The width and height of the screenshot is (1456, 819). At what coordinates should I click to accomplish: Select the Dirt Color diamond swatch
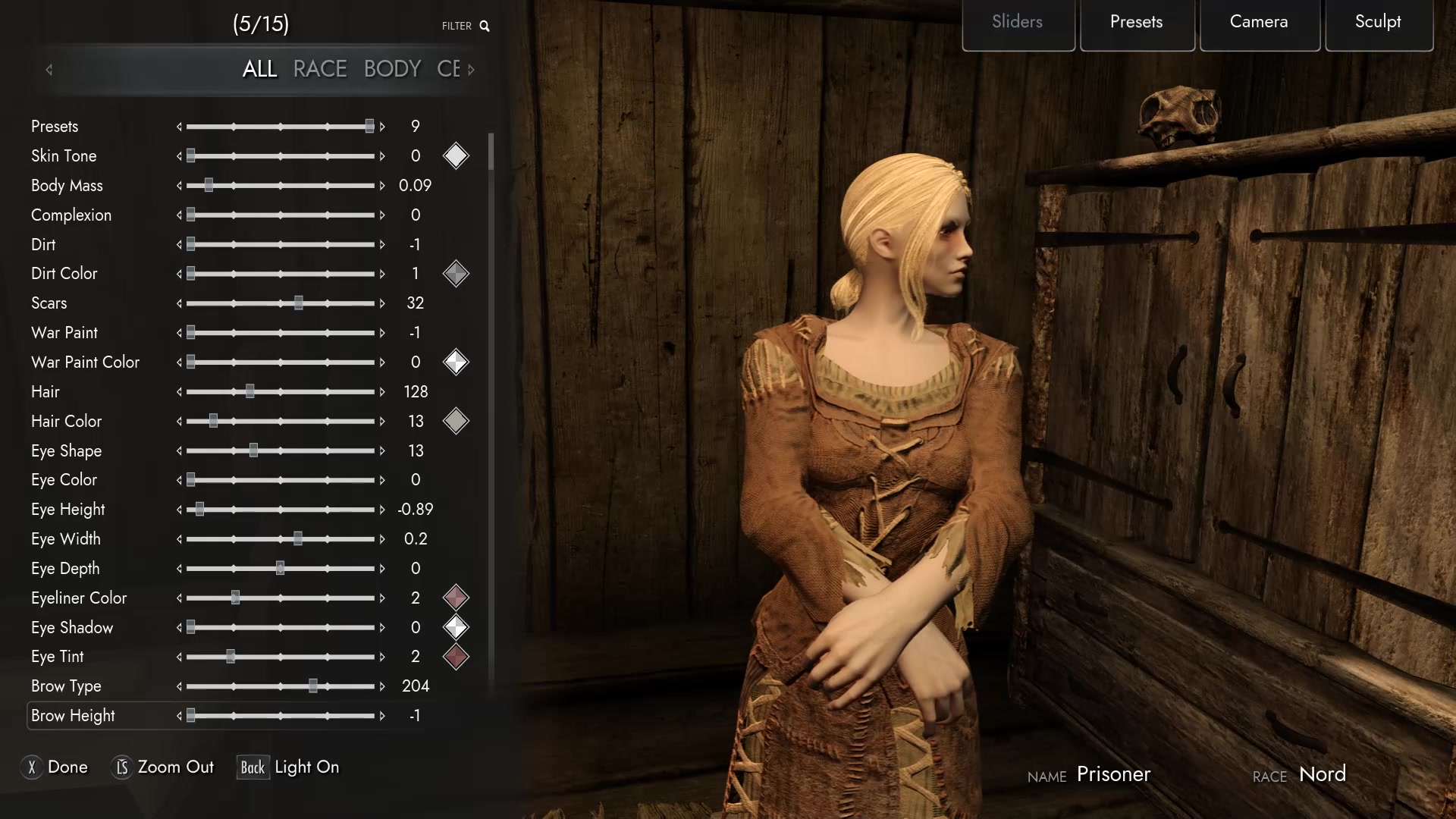tap(456, 274)
